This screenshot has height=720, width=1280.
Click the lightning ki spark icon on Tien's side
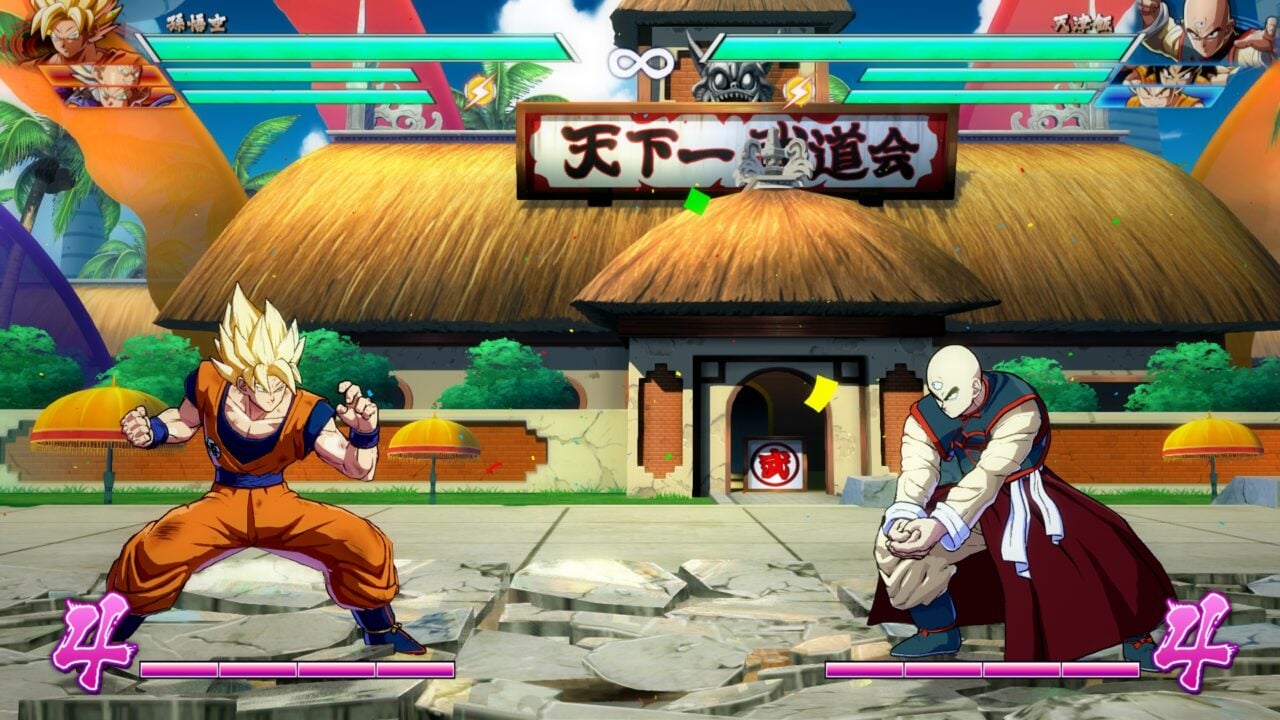pyautogui.click(x=798, y=90)
